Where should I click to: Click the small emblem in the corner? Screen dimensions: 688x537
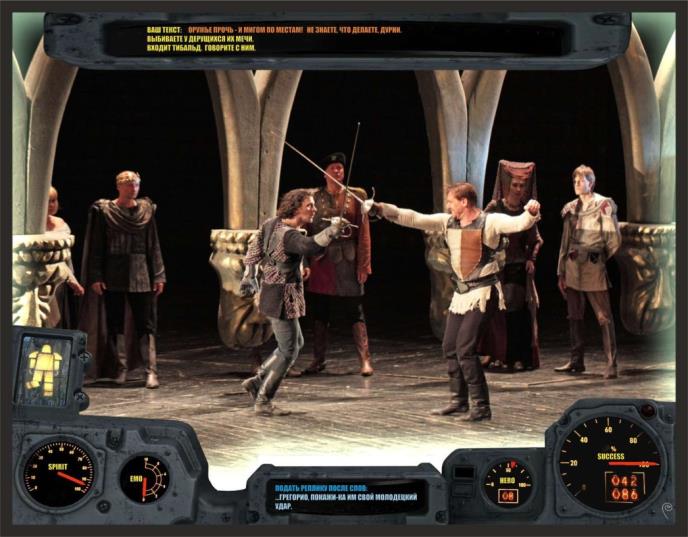[669, 509]
